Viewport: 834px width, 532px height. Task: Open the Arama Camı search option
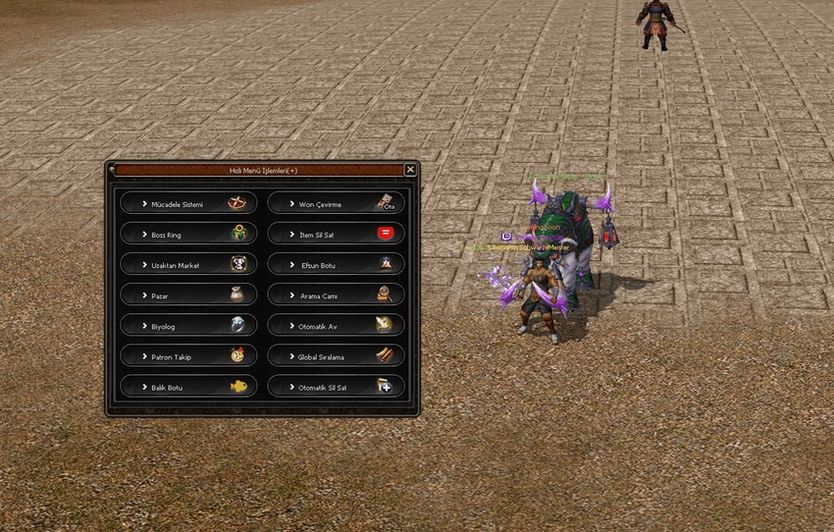pyautogui.click(x=336, y=295)
